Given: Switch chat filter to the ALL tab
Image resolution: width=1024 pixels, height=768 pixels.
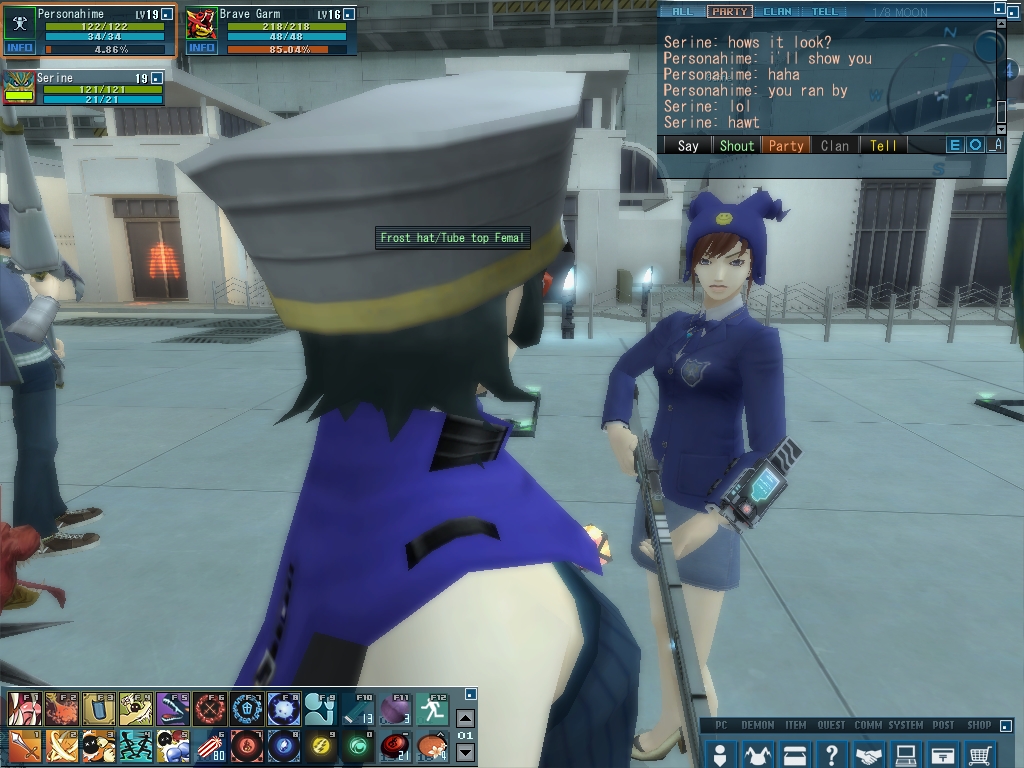Looking at the screenshot, I should 683,12.
